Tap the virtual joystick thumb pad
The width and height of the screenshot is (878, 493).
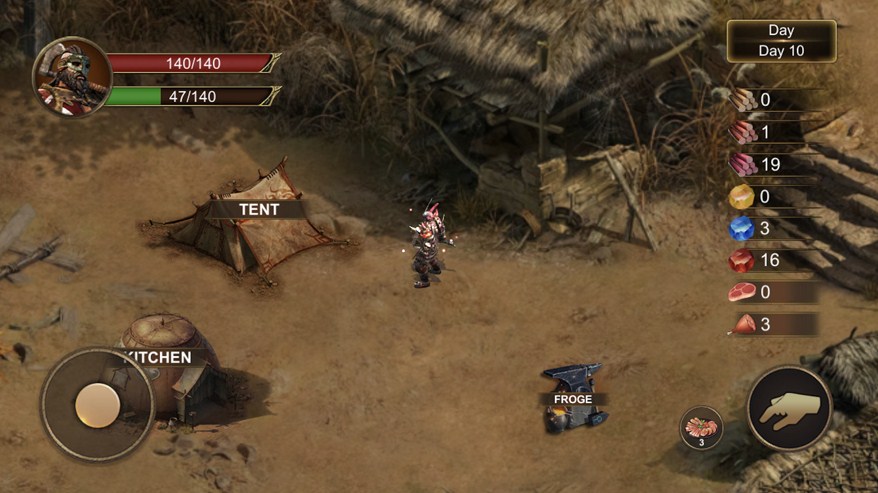pyautogui.click(x=98, y=404)
